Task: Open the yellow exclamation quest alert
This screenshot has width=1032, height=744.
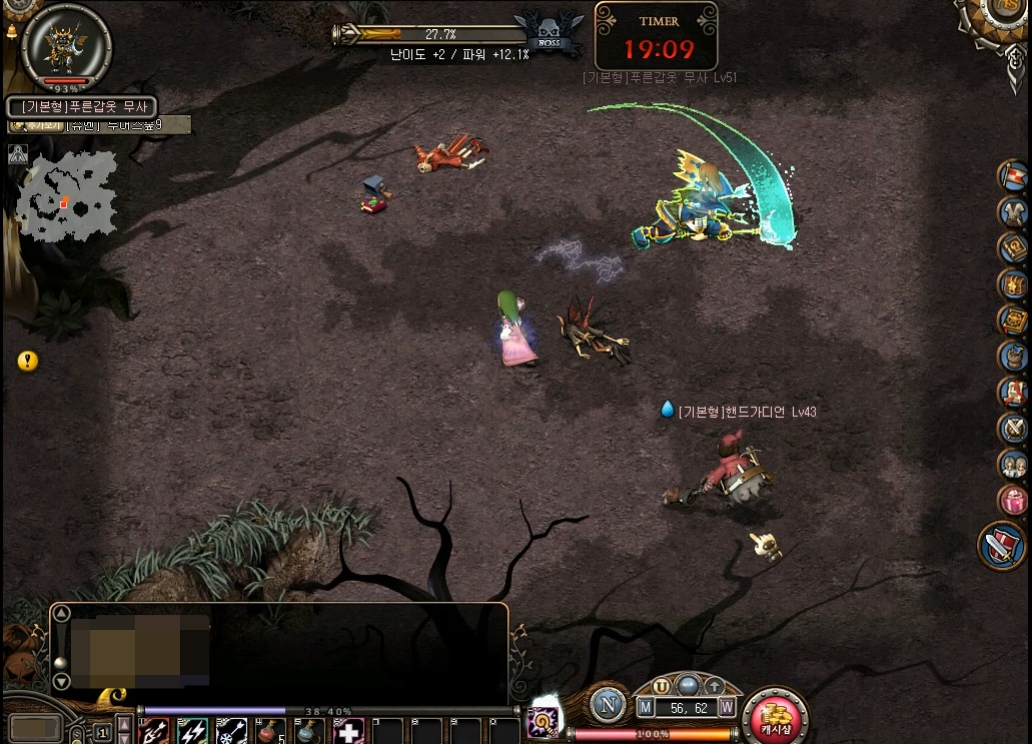Action: tap(28, 361)
